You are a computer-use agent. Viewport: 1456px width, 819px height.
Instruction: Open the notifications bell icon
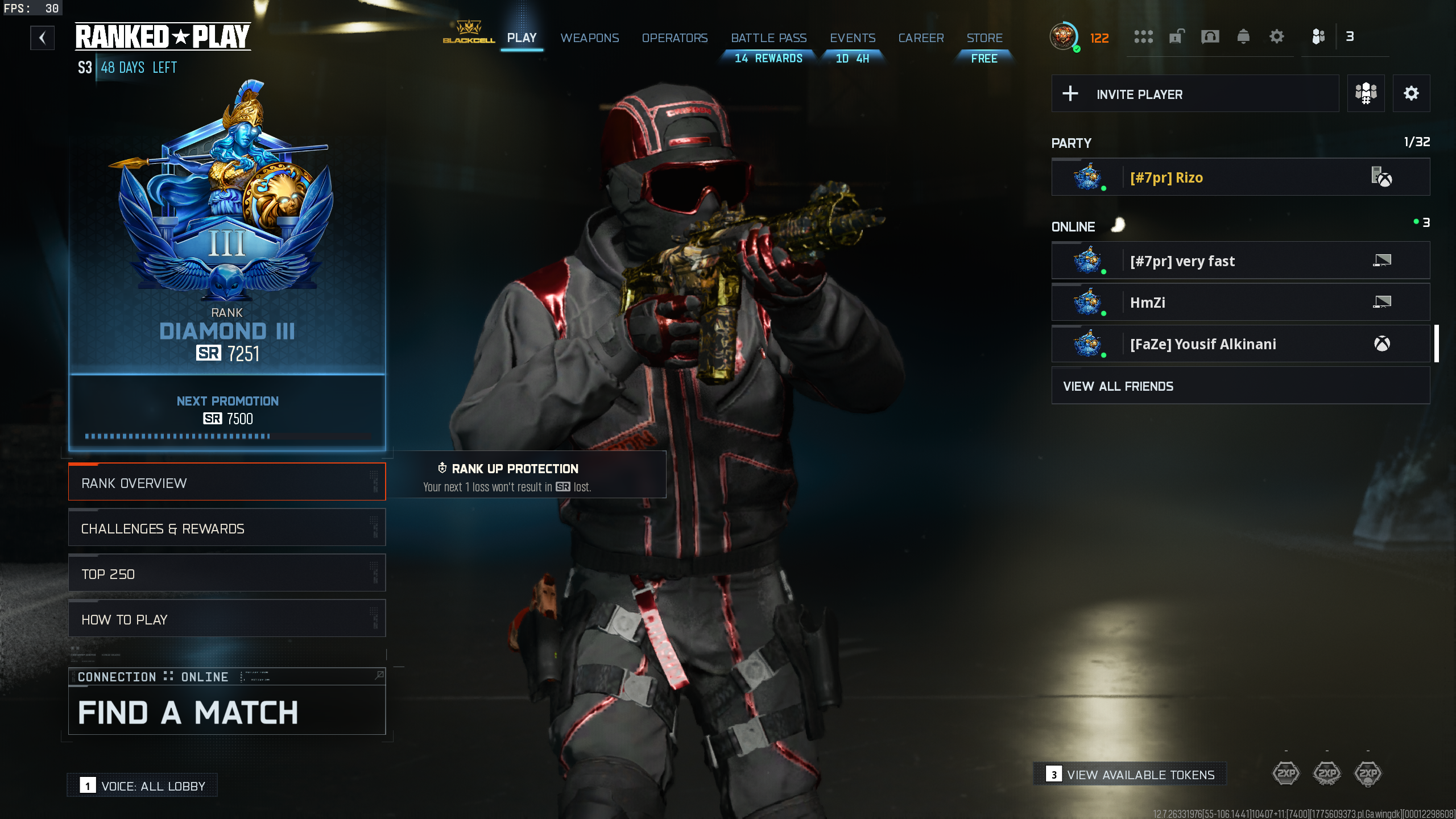(x=1243, y=37)
